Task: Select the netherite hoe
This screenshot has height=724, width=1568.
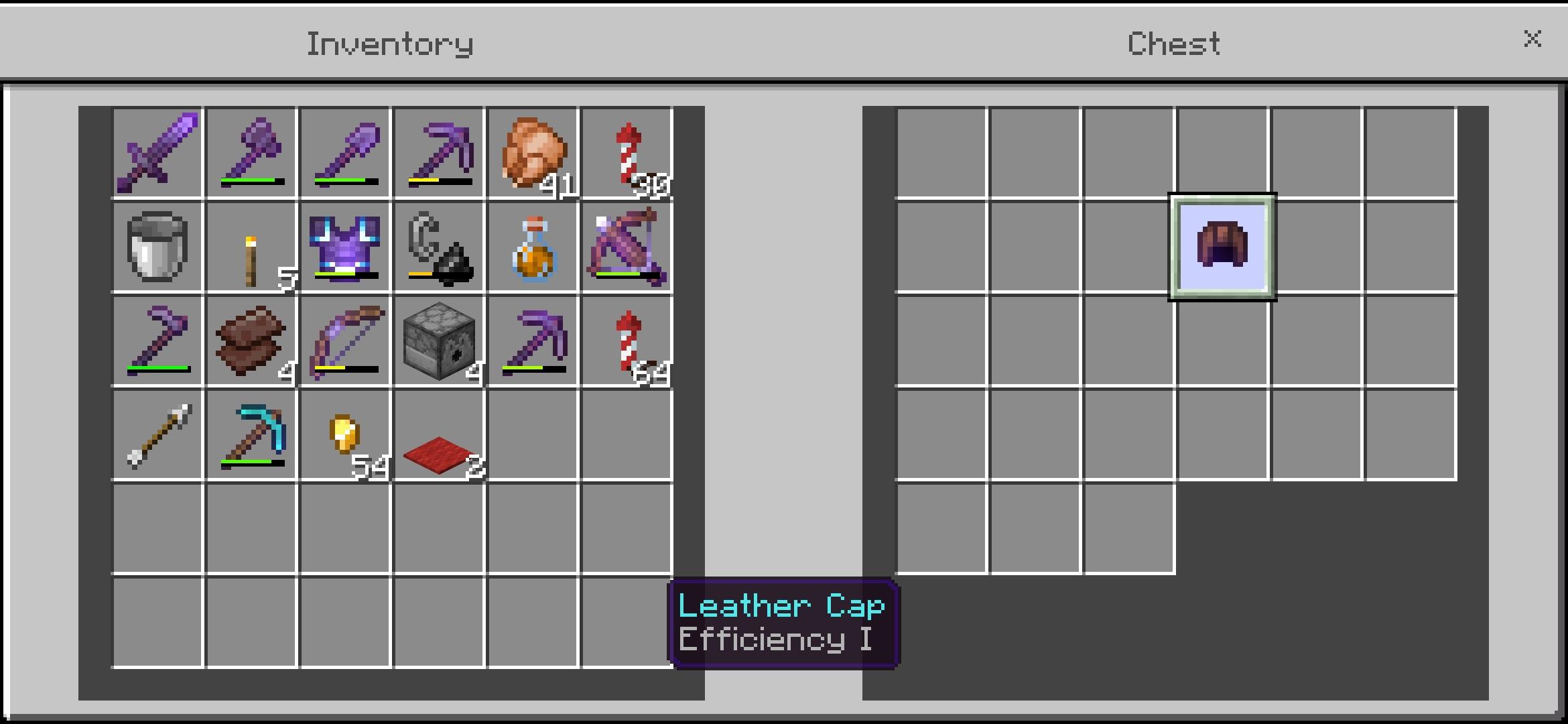Action: [157, 342]
